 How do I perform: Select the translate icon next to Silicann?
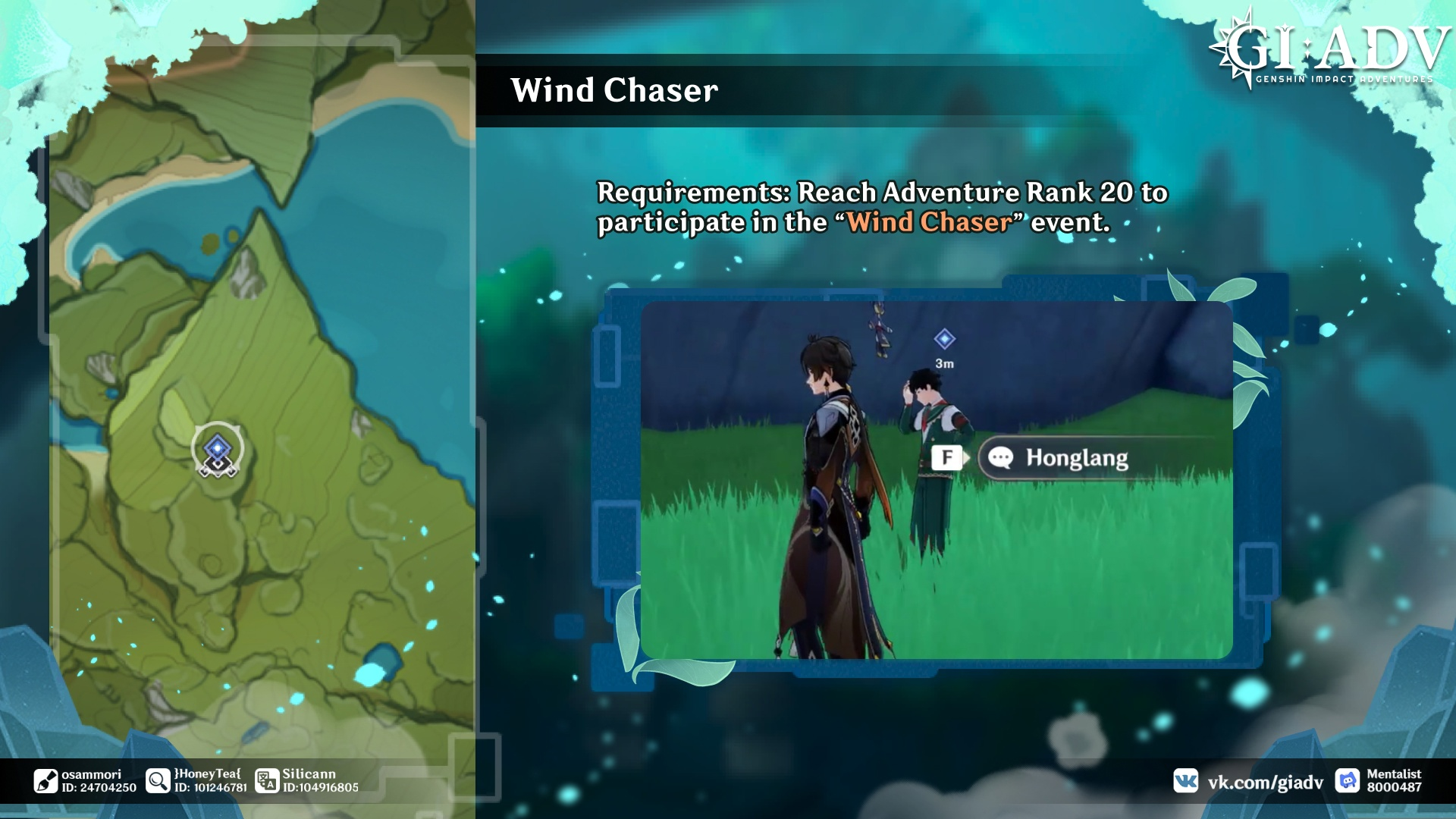coord(267,779)
